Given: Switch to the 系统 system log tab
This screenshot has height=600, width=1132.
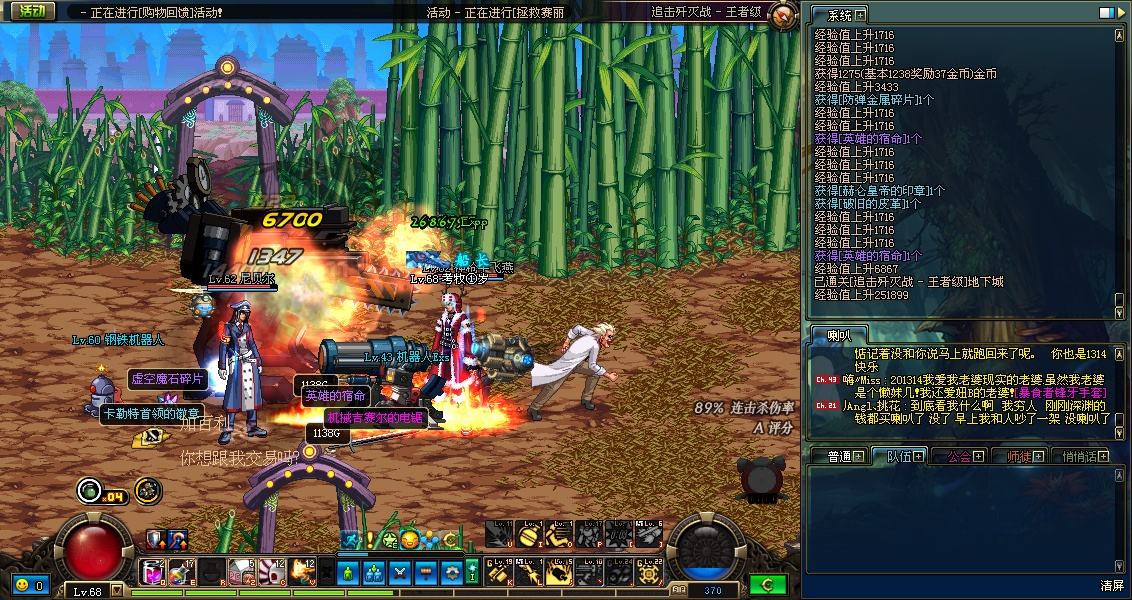Looking at the screenshot, I should click(x=839, y=15).
